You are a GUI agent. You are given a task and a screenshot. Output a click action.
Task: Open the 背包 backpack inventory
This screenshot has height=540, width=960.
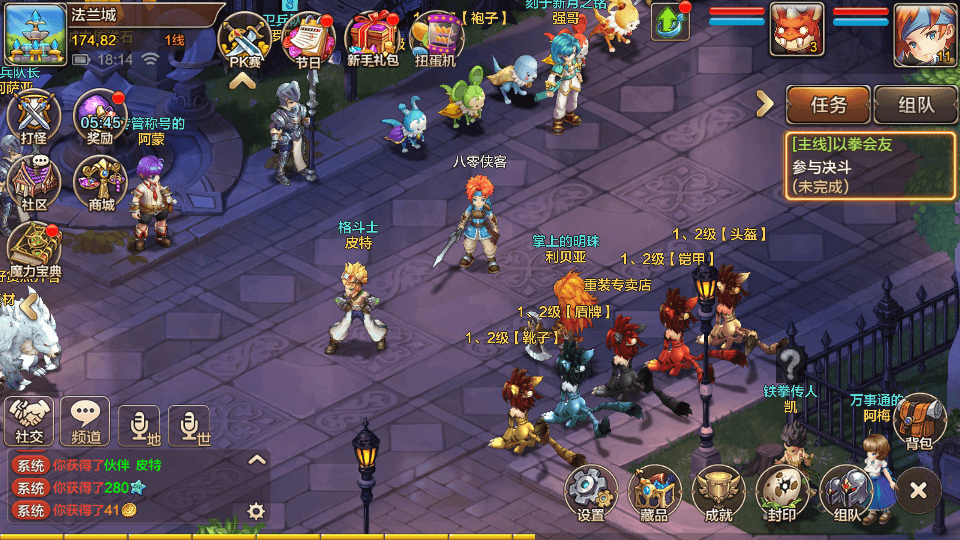point(919,420)
